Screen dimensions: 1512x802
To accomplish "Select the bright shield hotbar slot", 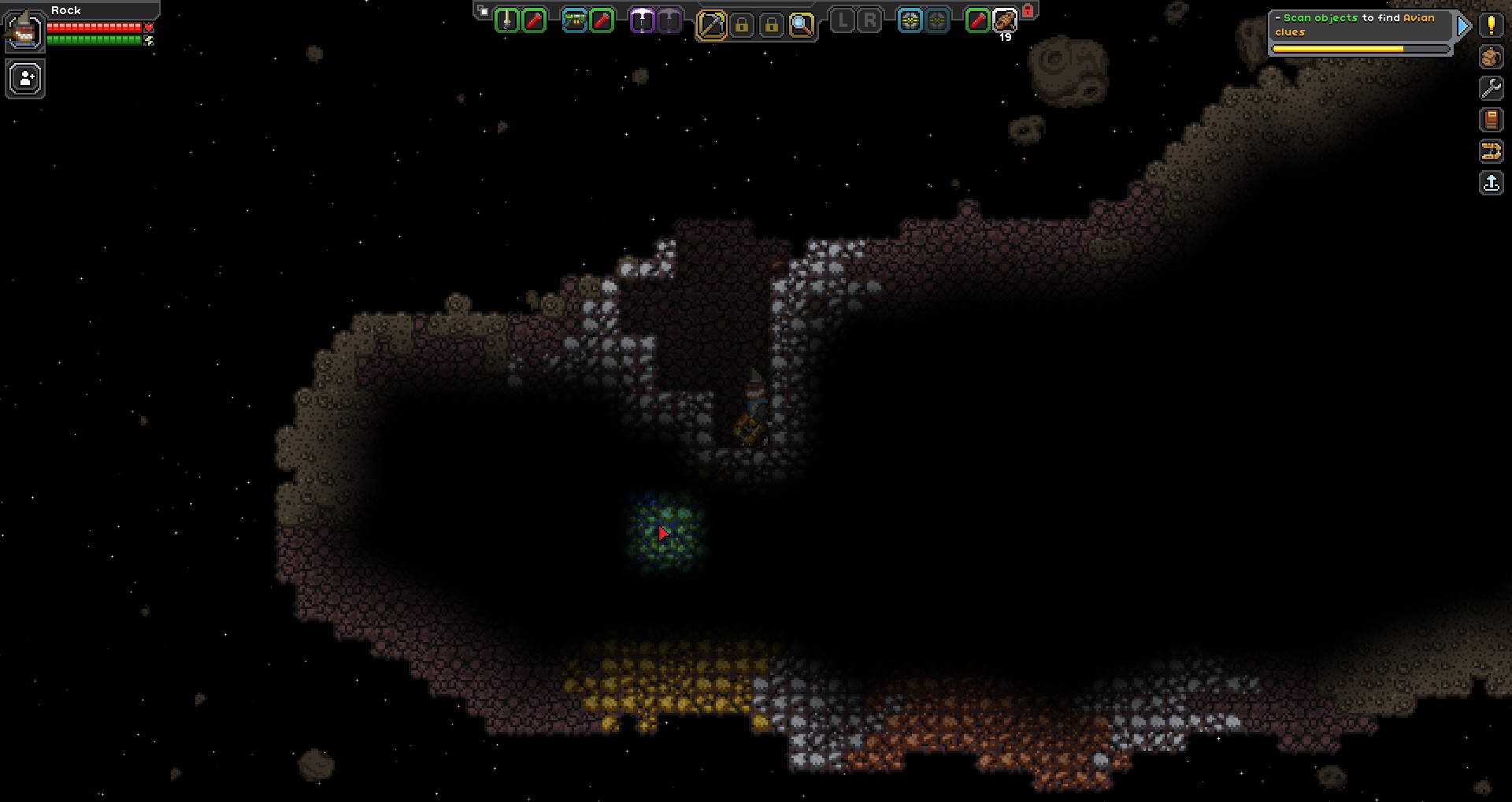I will coord(910,21).
